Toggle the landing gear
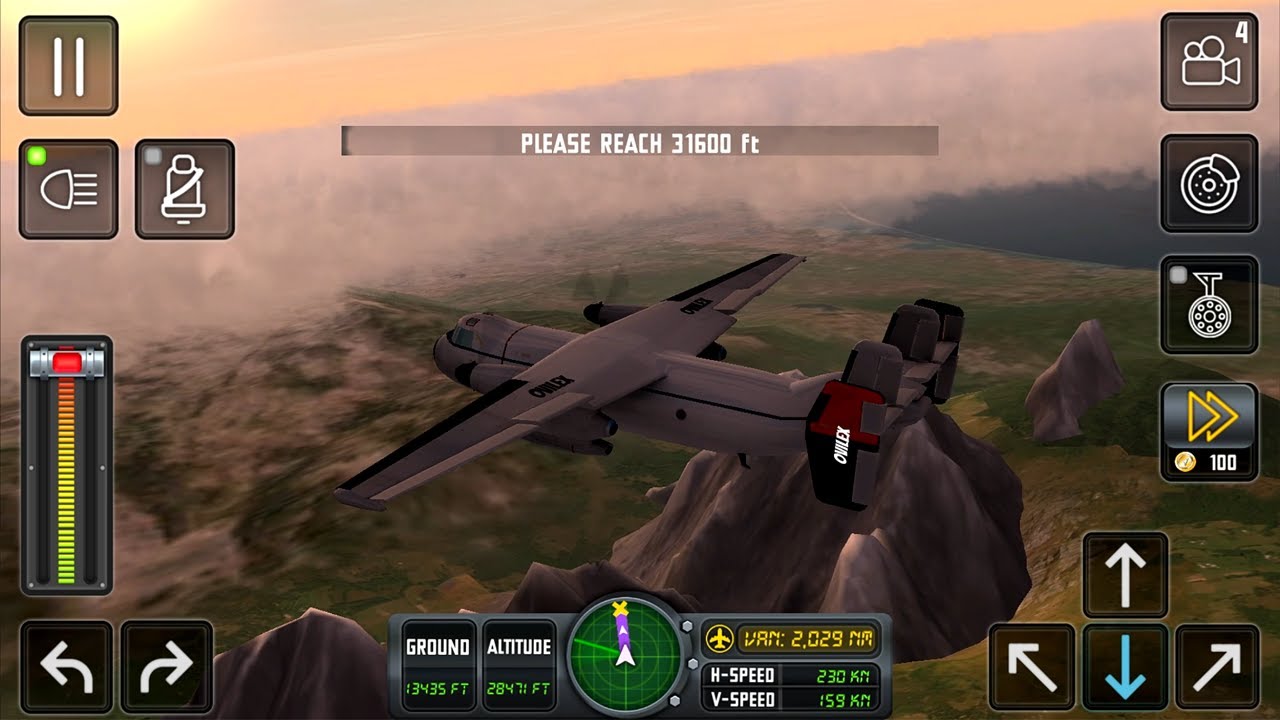The height and width of the screenshot is (720, 1280). (x=1209, y=305)
